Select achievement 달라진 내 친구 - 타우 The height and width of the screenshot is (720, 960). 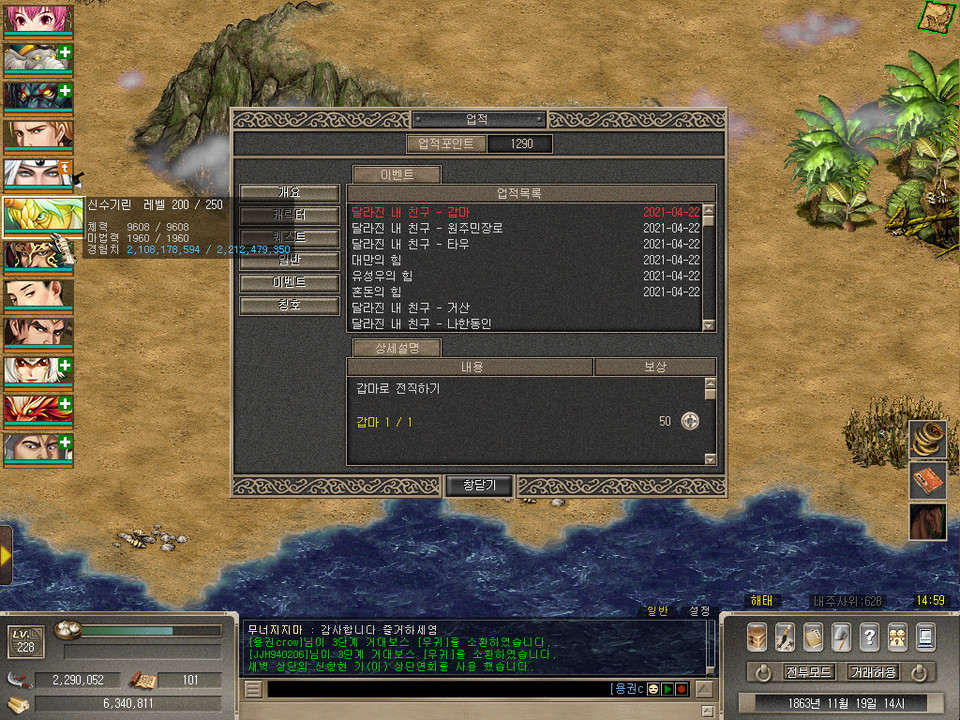(411, 244)
